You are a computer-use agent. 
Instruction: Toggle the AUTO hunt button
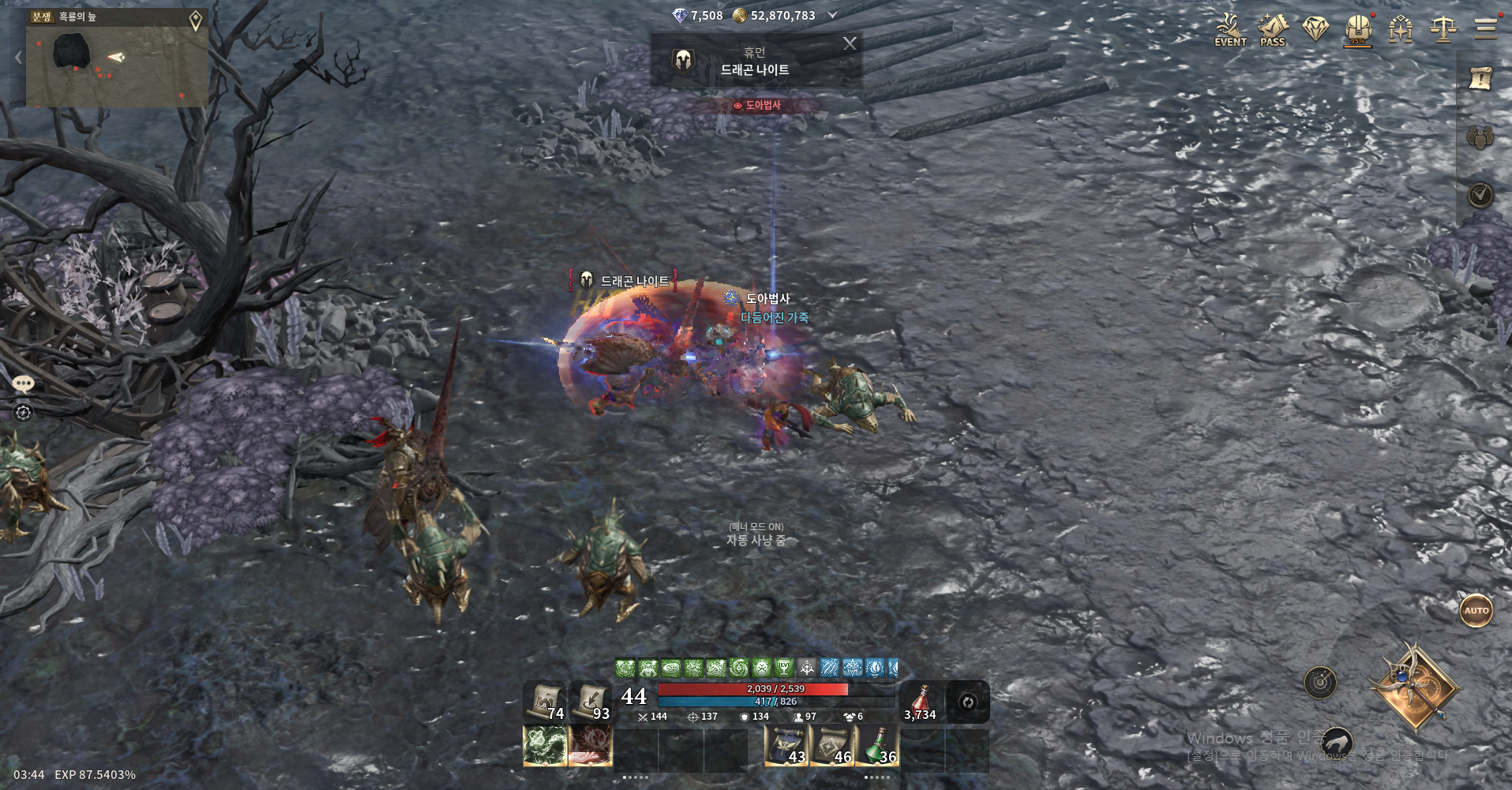(1476, 610)
